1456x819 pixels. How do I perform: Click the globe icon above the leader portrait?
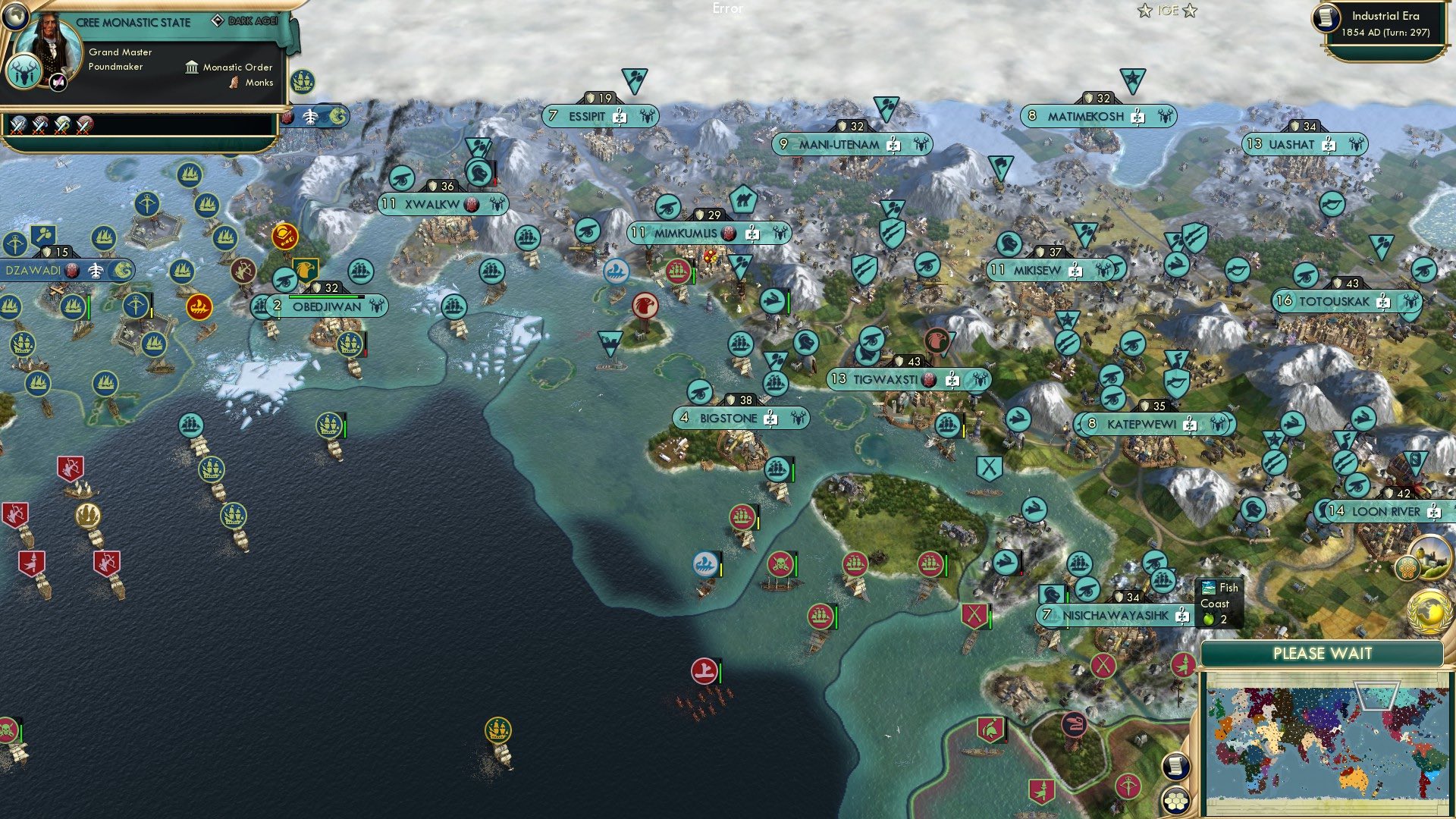pyautogui.click(x=15, y=16)
